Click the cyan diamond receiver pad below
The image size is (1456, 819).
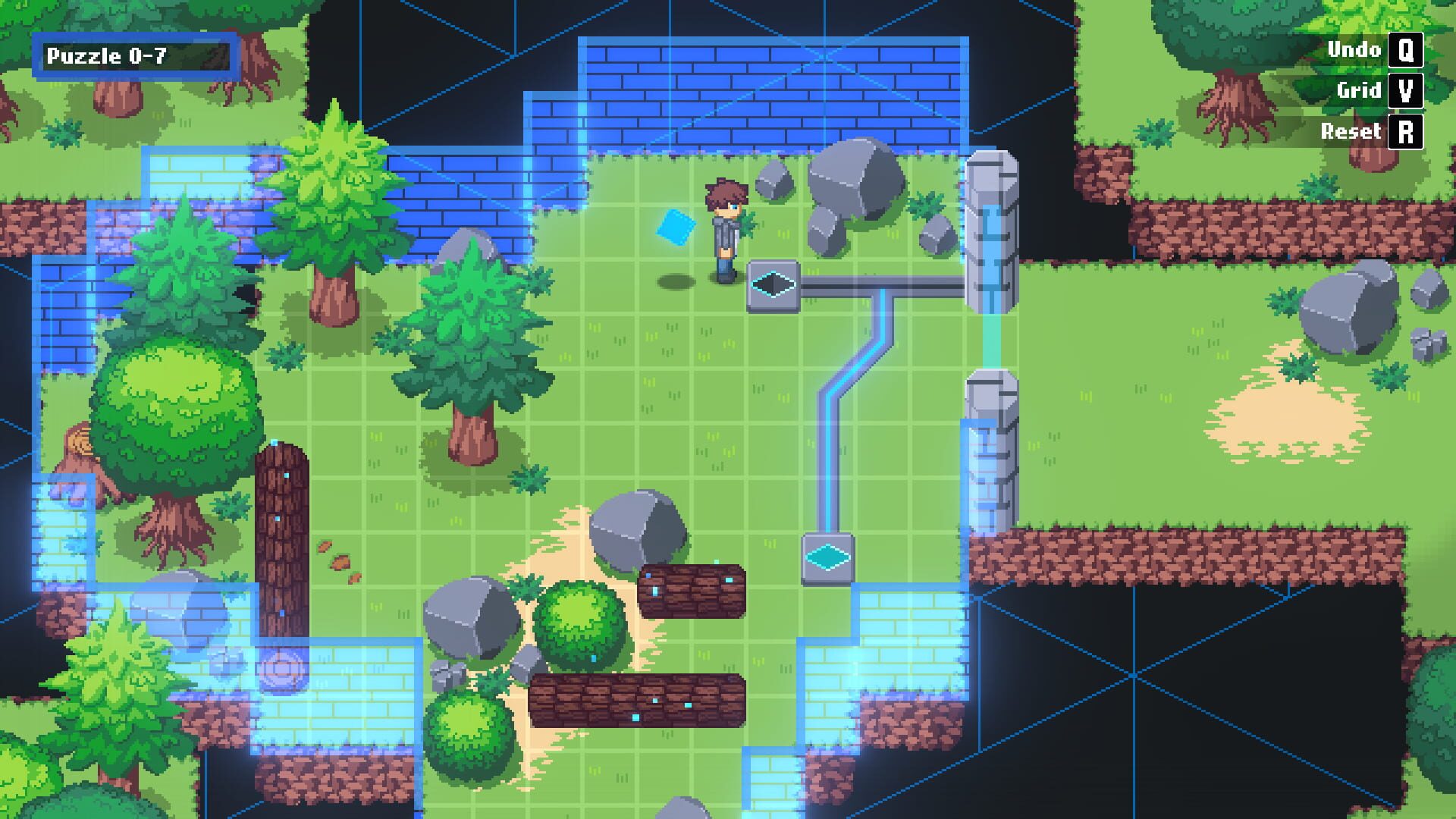[825, 559]
